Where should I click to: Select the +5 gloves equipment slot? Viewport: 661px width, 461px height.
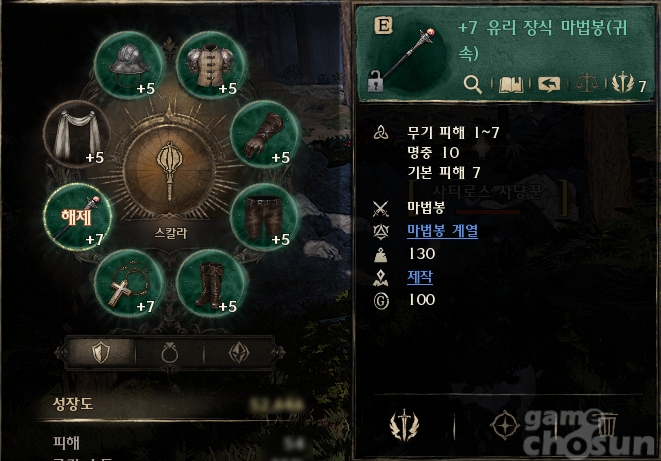point(263,135)
